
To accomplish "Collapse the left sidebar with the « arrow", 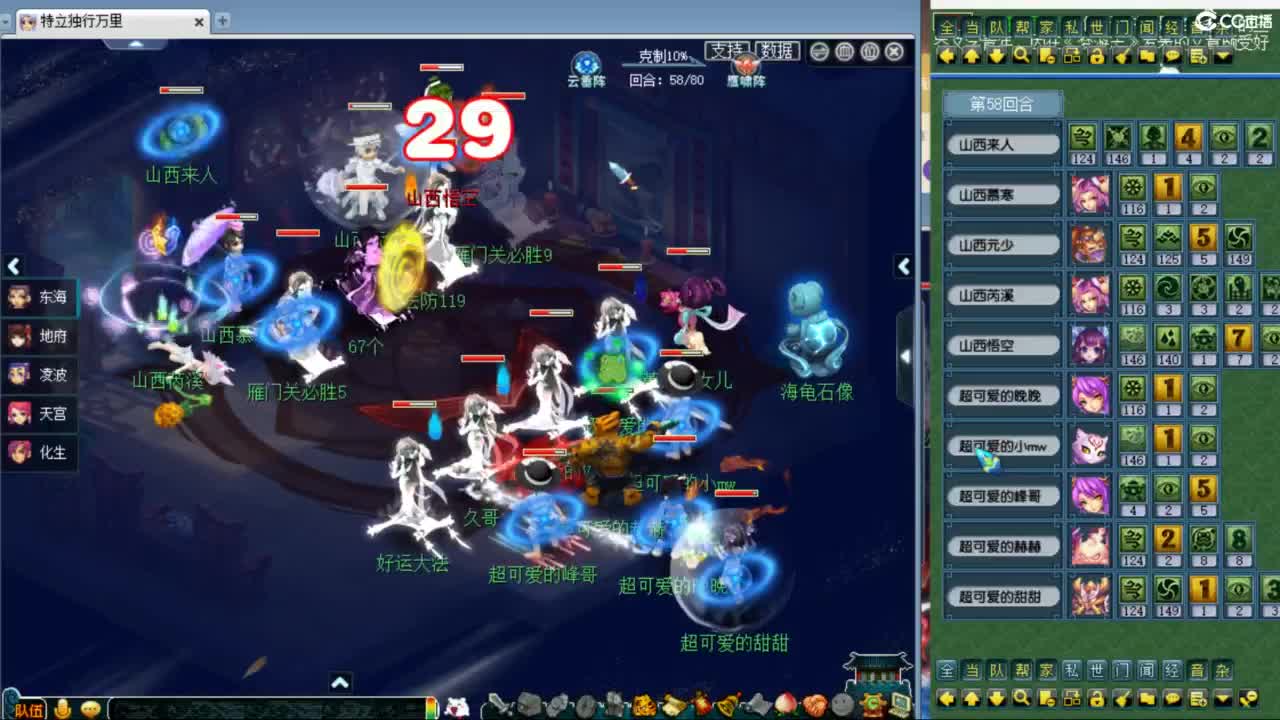I will pyautogui.click(x=12, y=267).
